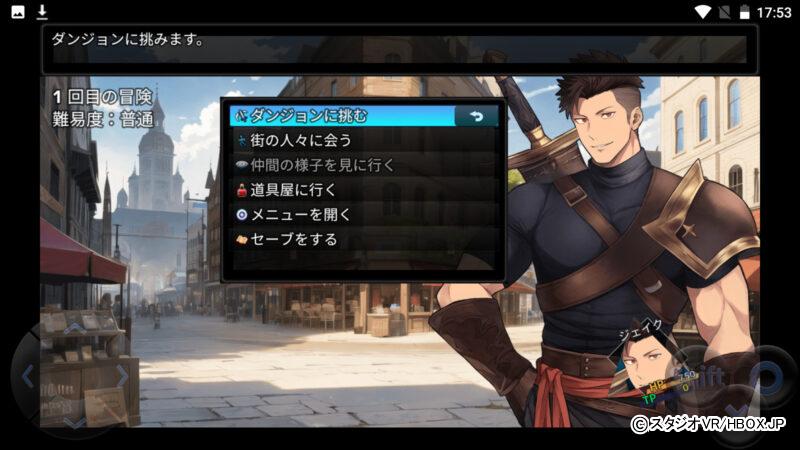Click the curved back arrow button
This screenshot has height=450, width=800.
(x=477, y=116)
